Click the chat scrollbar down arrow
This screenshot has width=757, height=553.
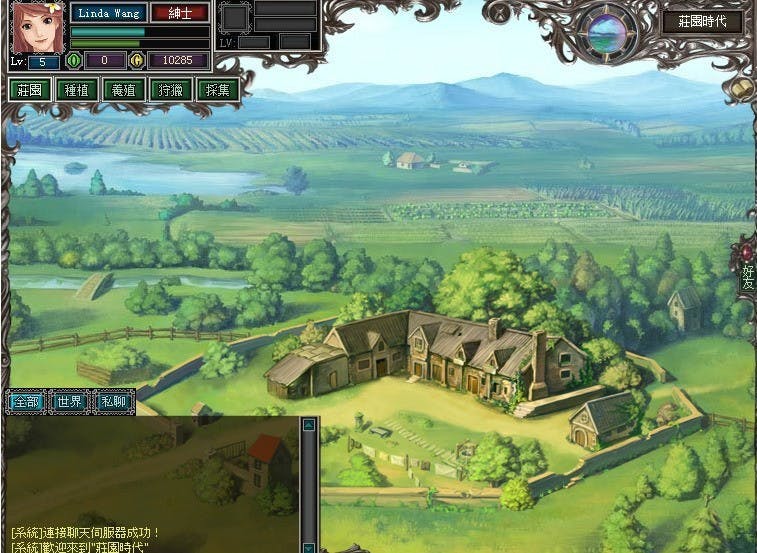(309, 546)
